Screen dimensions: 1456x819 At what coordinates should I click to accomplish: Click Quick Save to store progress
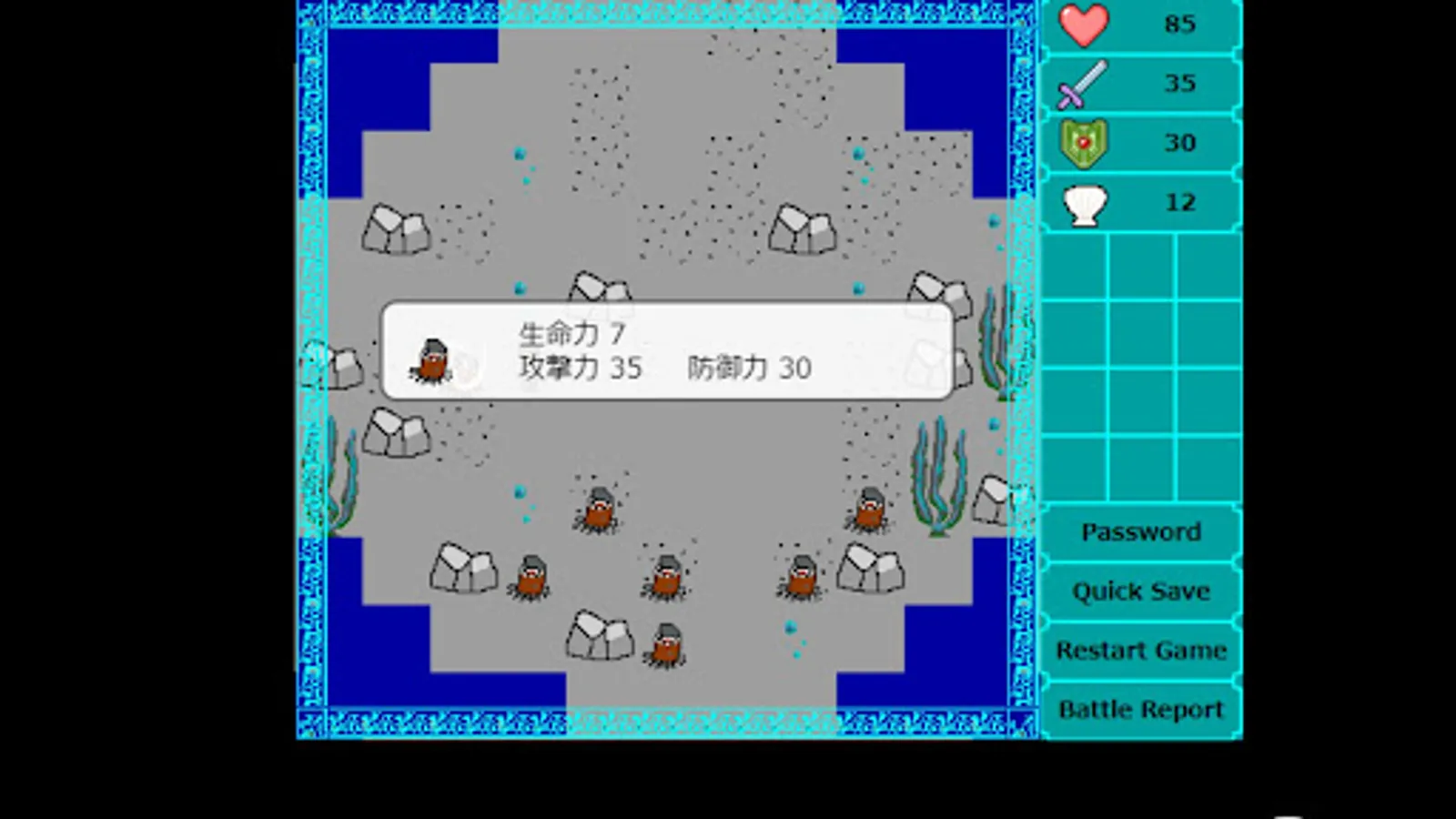(x=1140, y=591)
